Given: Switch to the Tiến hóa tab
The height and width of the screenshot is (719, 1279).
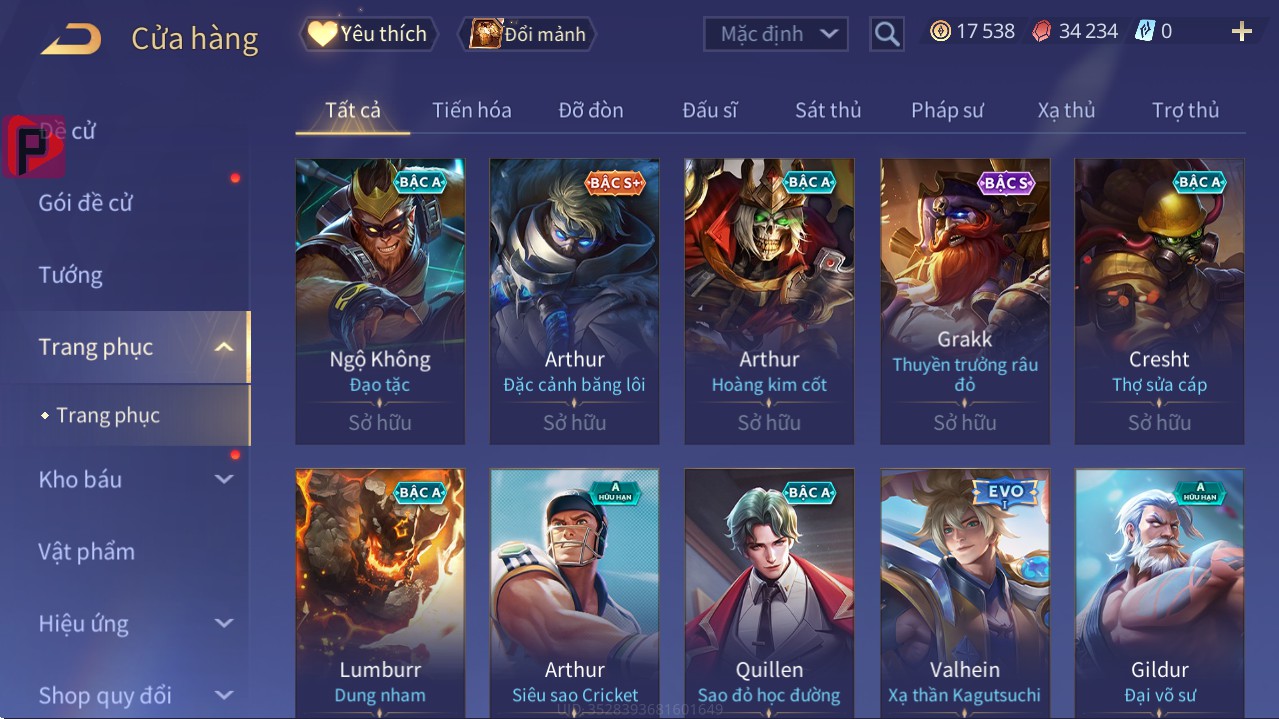Looking at the screenshot, I should [x=471, y=110].
